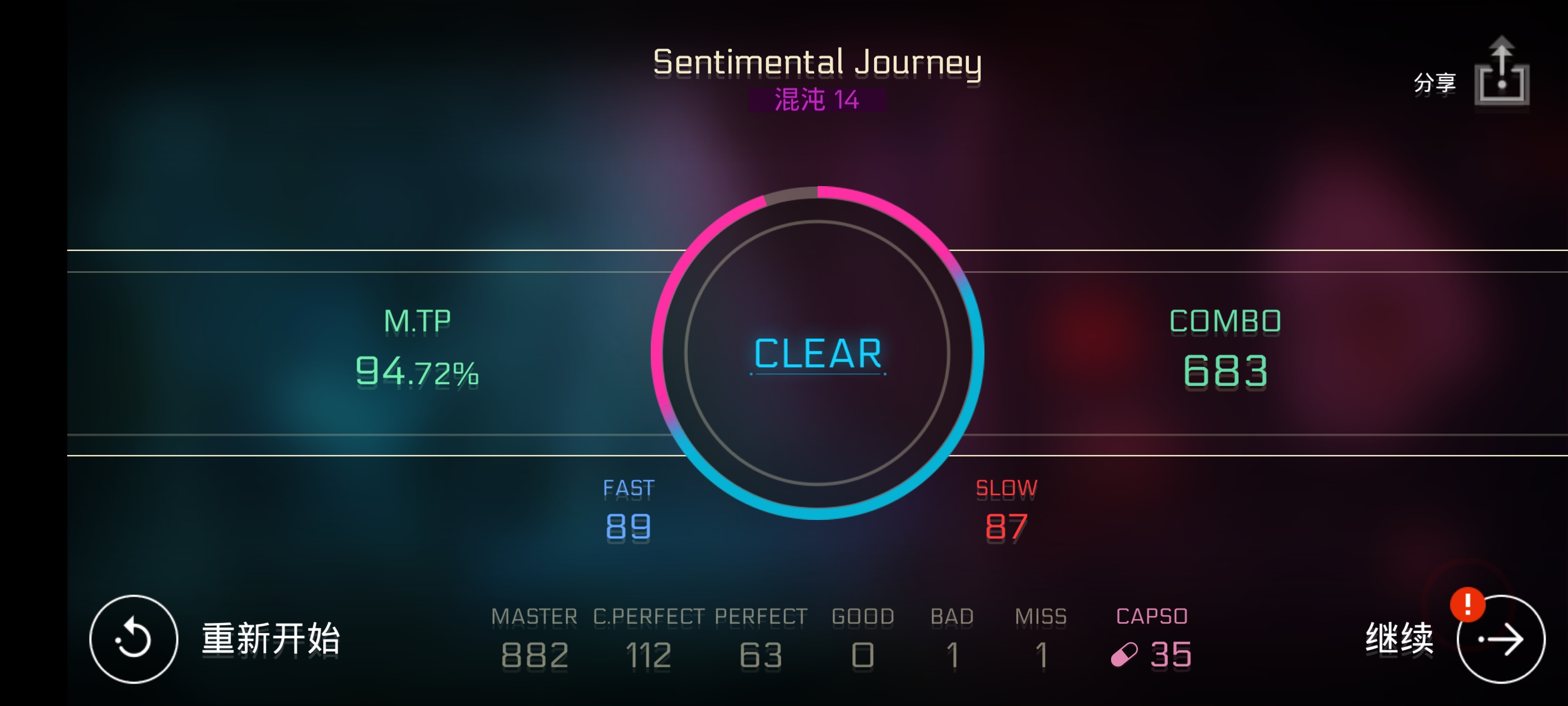The width and height of the screenshot is (1568, 706).
Task: Share the result via 分享 icon
Action: [x=1500, y=73]
